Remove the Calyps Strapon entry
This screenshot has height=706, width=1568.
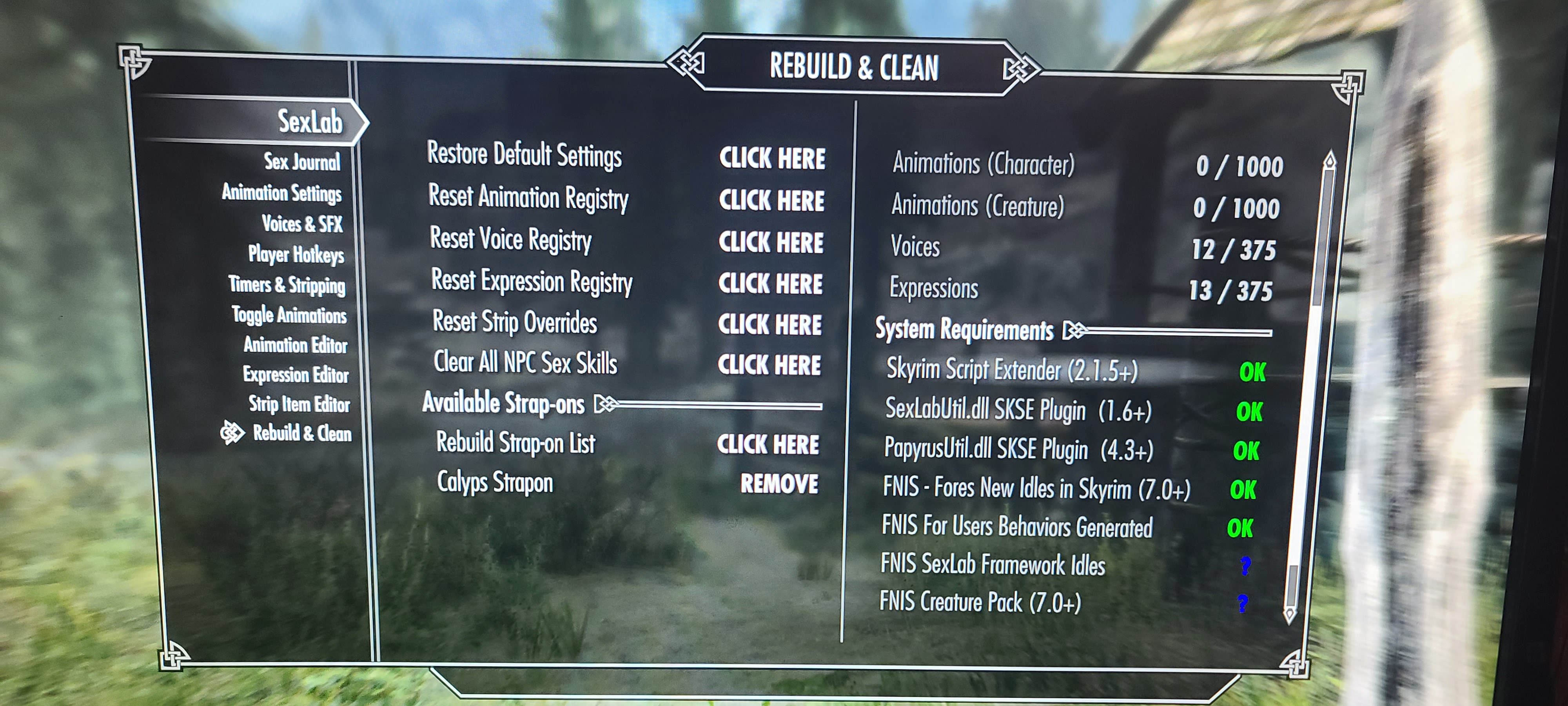tap(779, 484)
